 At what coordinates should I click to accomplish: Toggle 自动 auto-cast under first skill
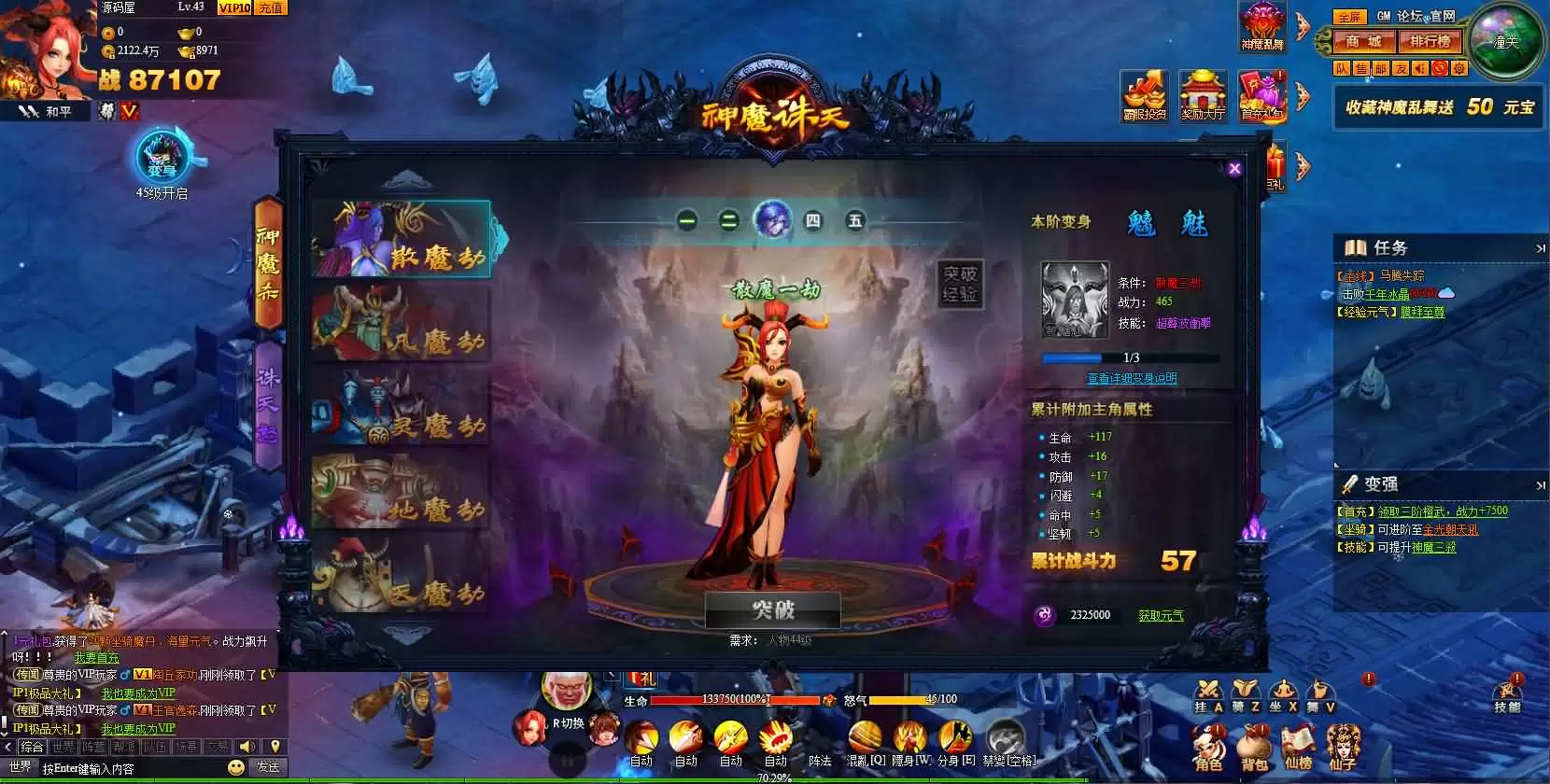[x=641, y=760]
